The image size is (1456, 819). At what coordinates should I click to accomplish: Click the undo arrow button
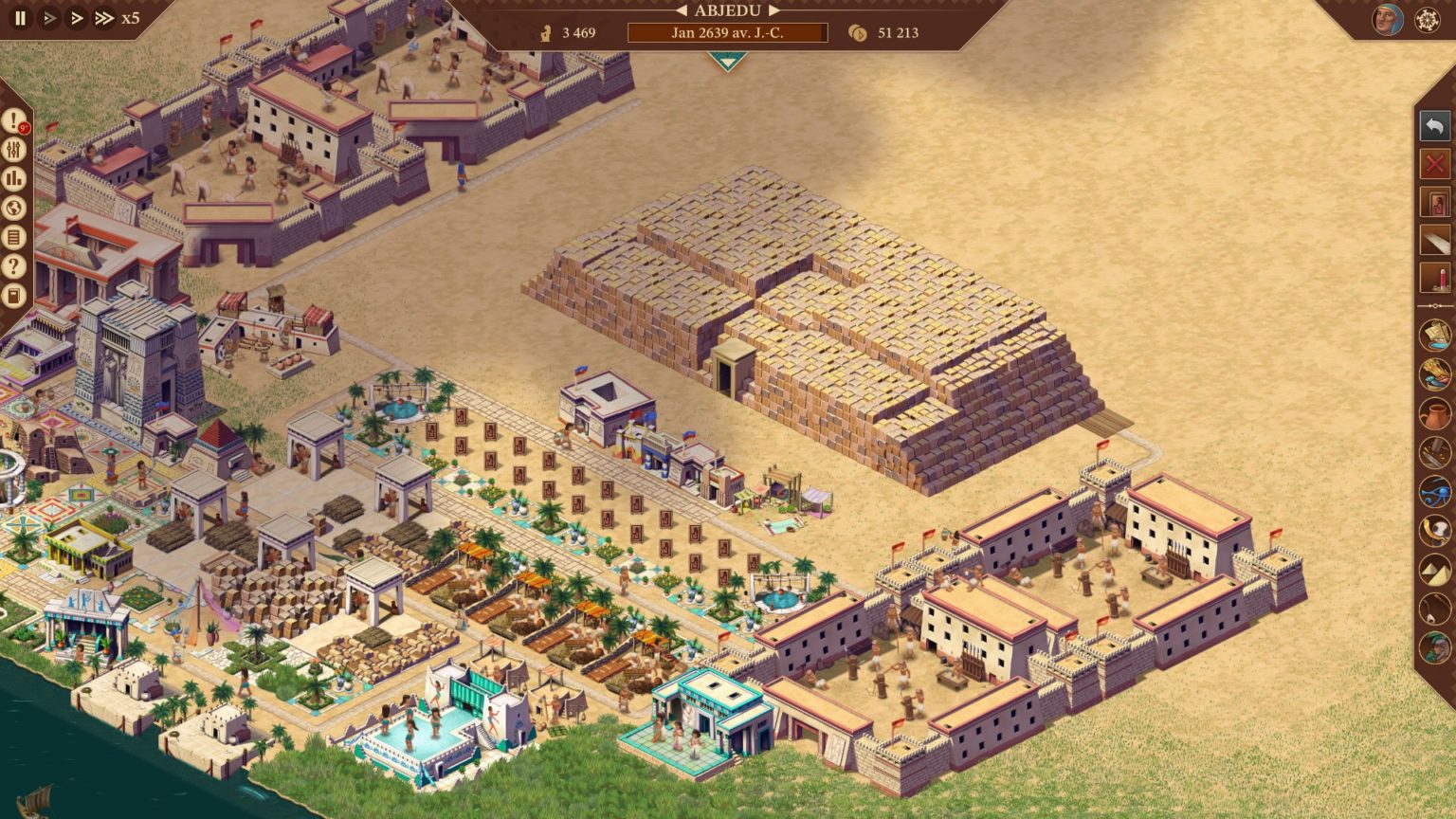tap(1435, 126)
